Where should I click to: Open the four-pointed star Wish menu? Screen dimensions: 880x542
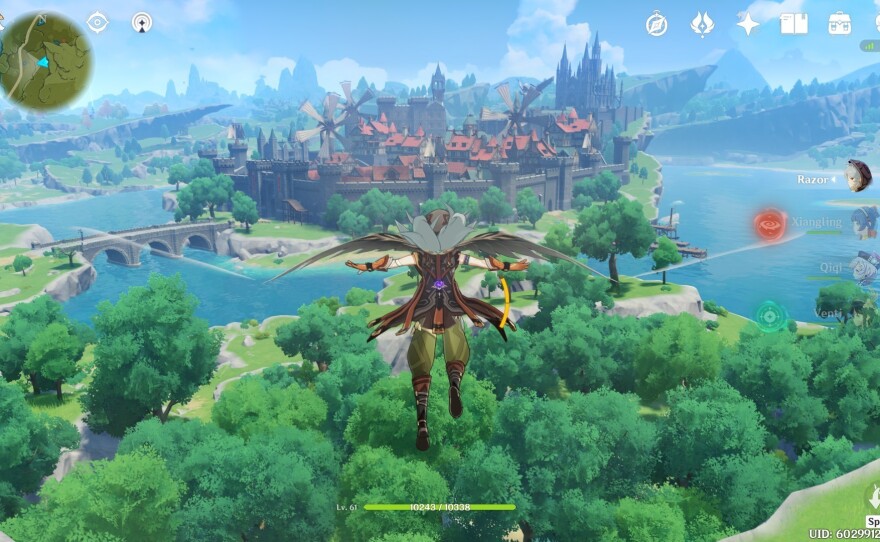point(748,24)
